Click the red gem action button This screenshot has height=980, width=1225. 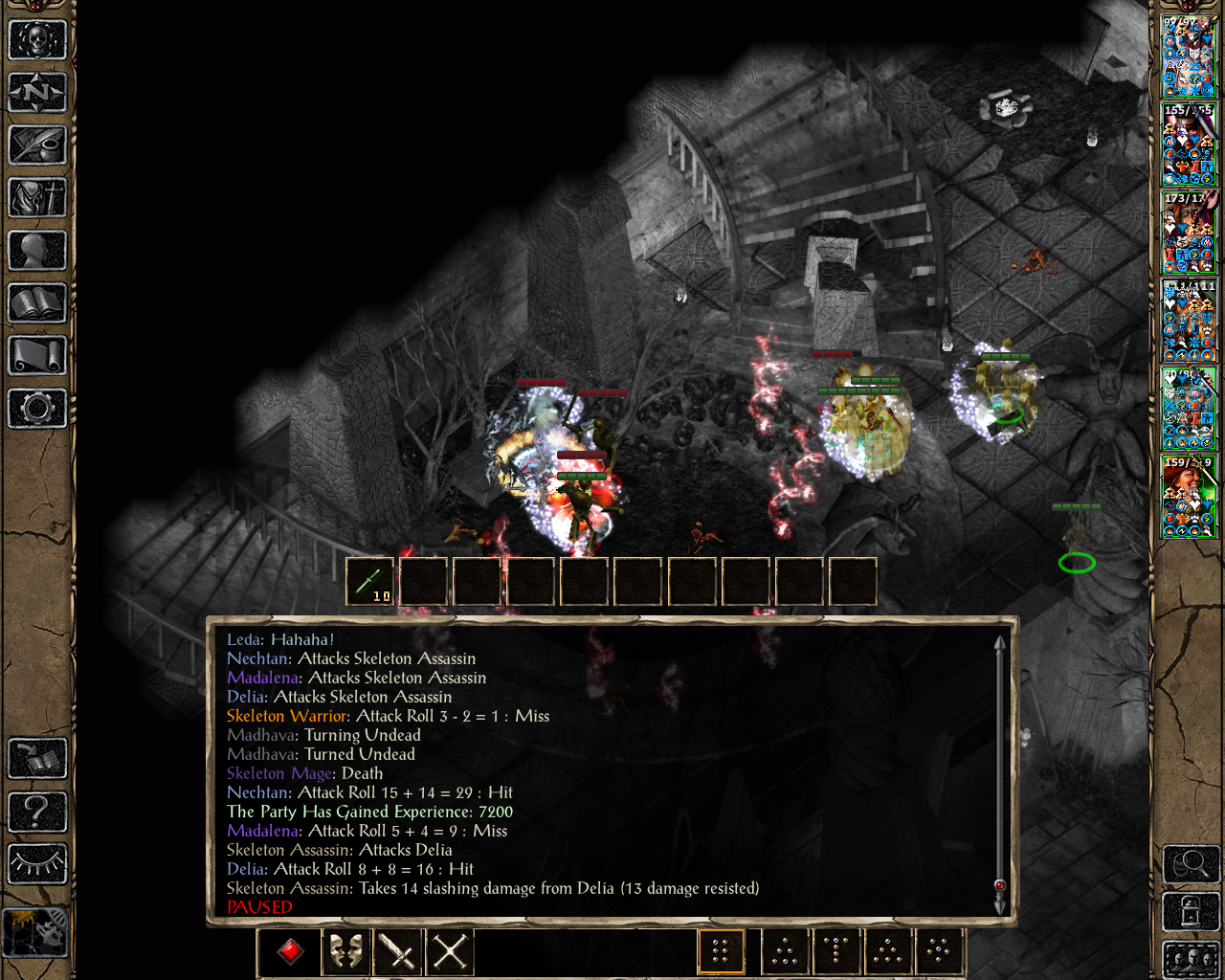(x=291, y=951)
